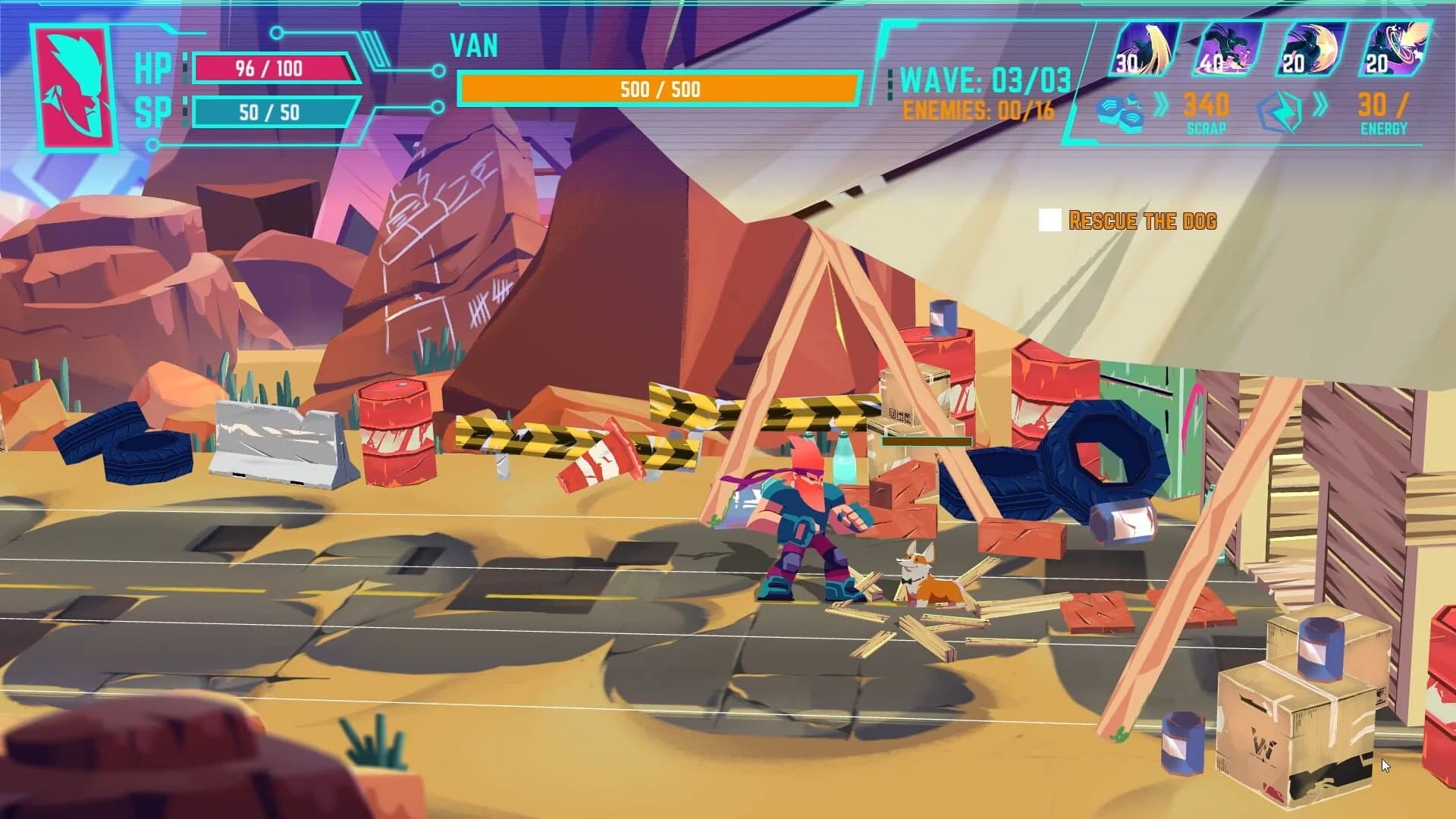This screenshot has width=1456, height=819.
Task: Use the 20-cost spinning slash skill
Action: pos(1311,49)
